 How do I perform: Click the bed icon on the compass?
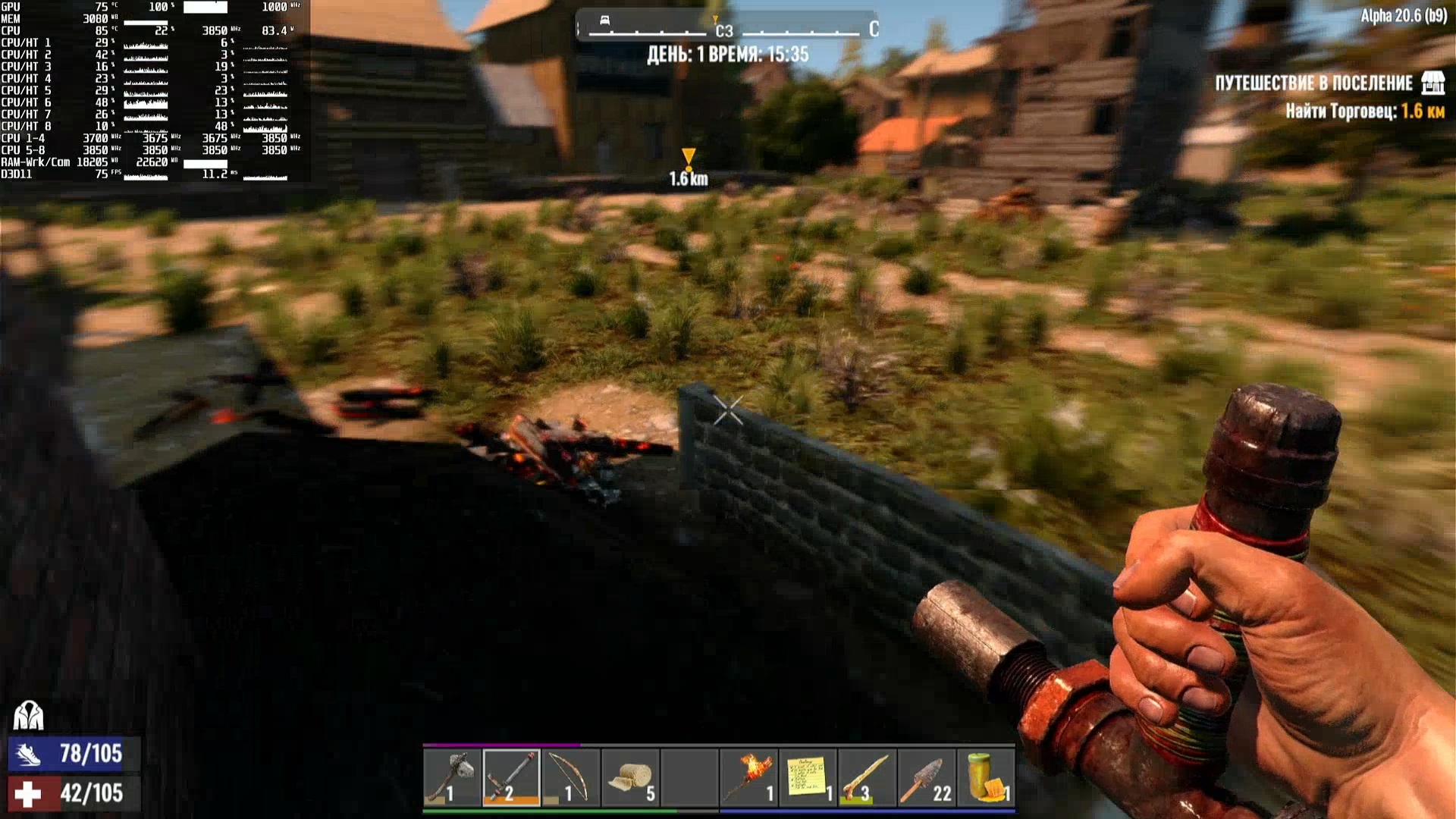click(604, 20)
